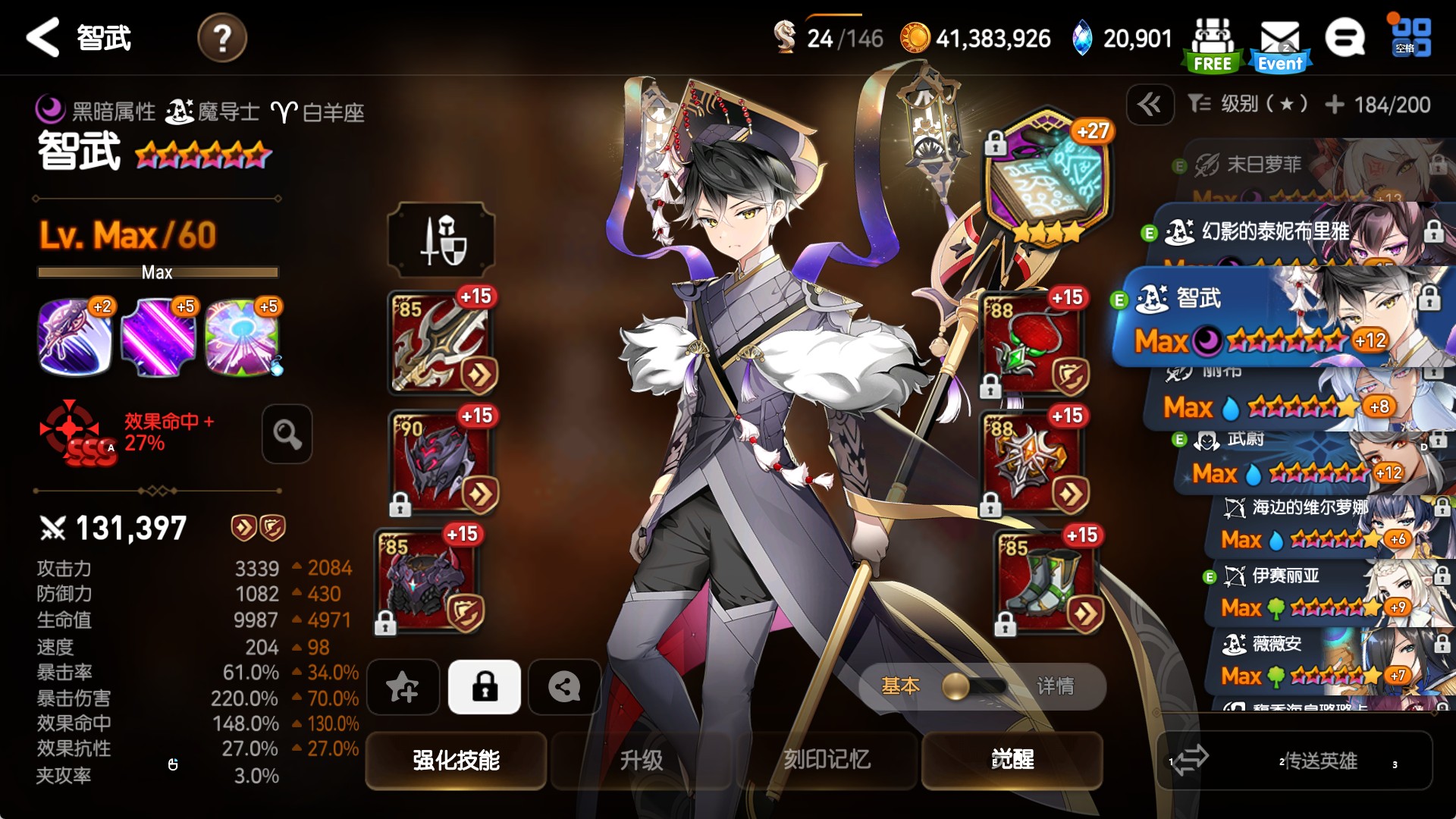Image resolution: width=1456 pixels, height=819 pixels.
Task: Share the hero with the share button
Action: tap(564, 687)
